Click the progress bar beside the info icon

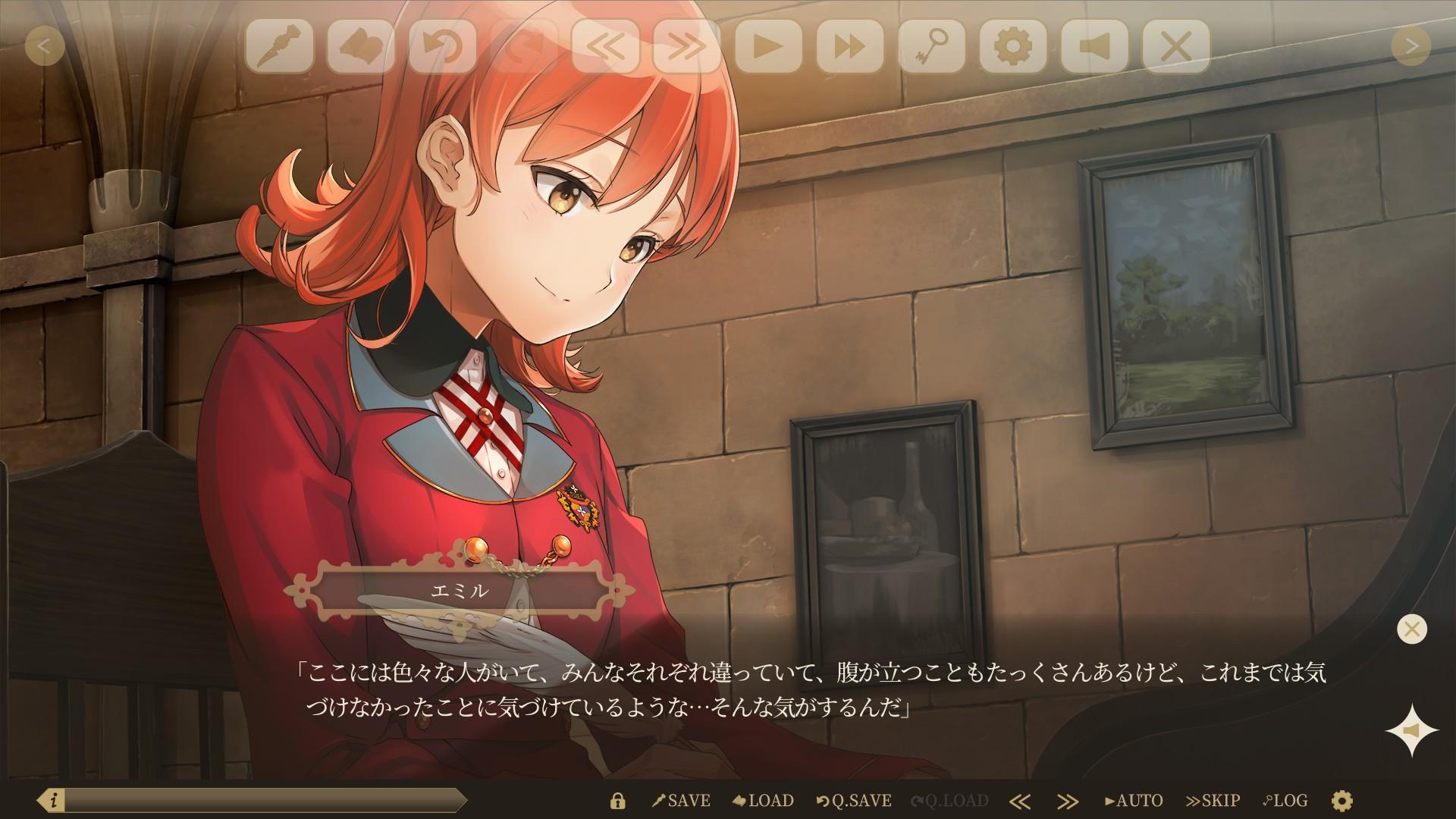coord(265,800)
